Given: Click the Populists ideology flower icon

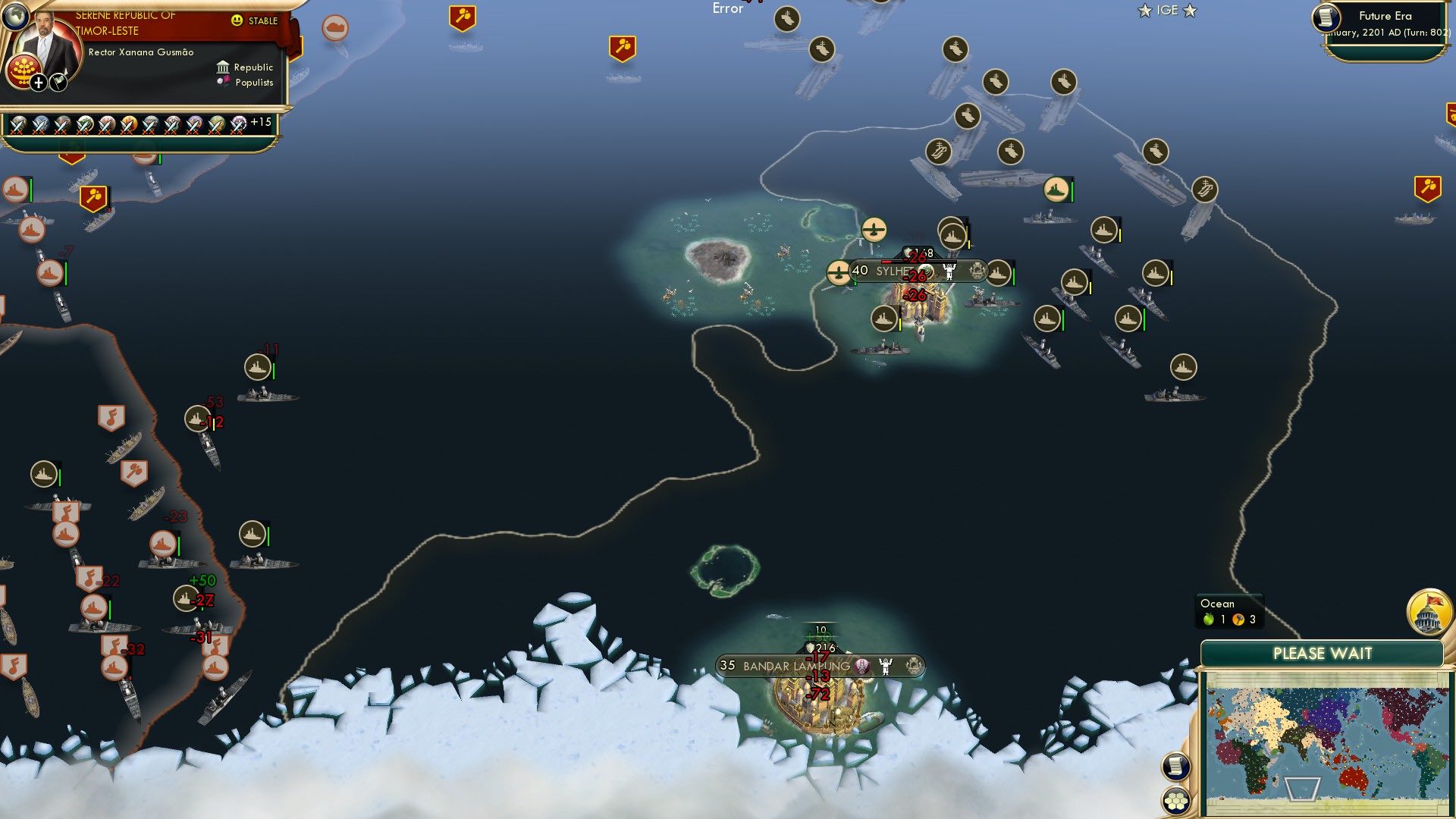Looking at the screenshot, I should point(222,82).
